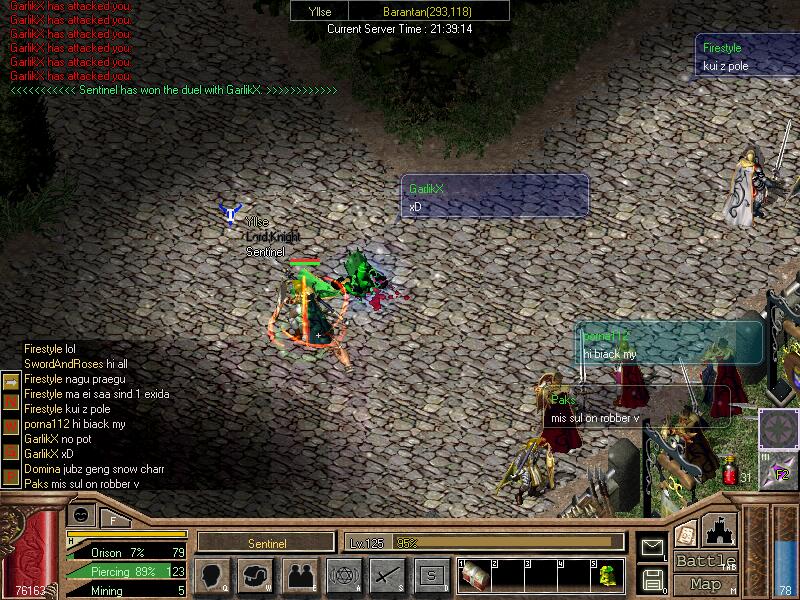The image size is (800, 600).
Task: Click the smiley face emote button
Action: pos(81,514)
